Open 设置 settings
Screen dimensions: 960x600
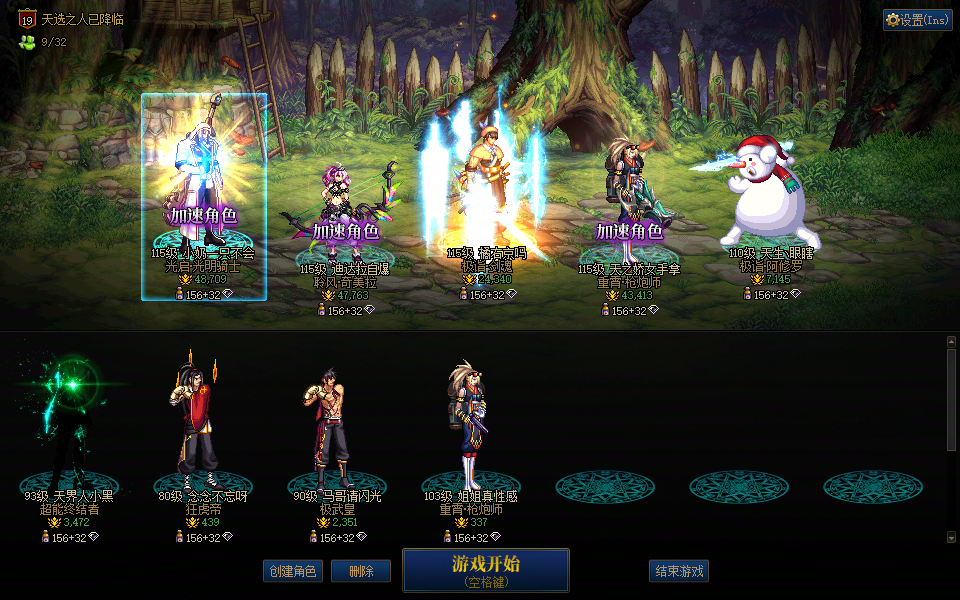tap(917, 20)
